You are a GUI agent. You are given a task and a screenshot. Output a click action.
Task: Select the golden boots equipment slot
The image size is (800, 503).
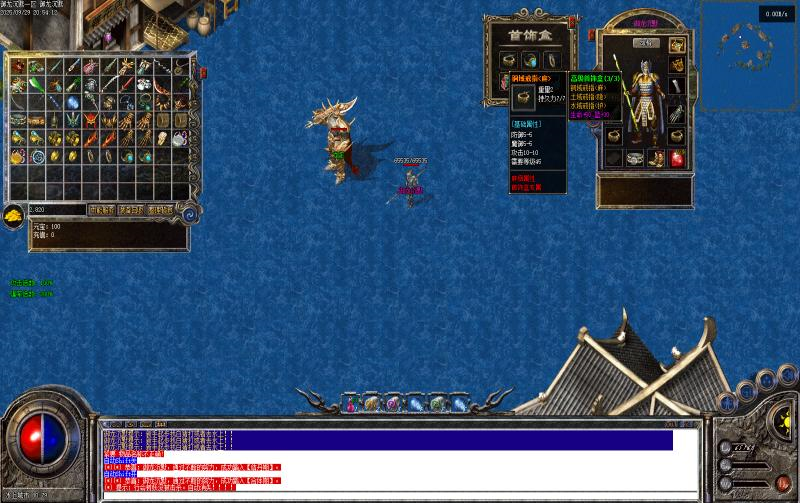point(656,158)
